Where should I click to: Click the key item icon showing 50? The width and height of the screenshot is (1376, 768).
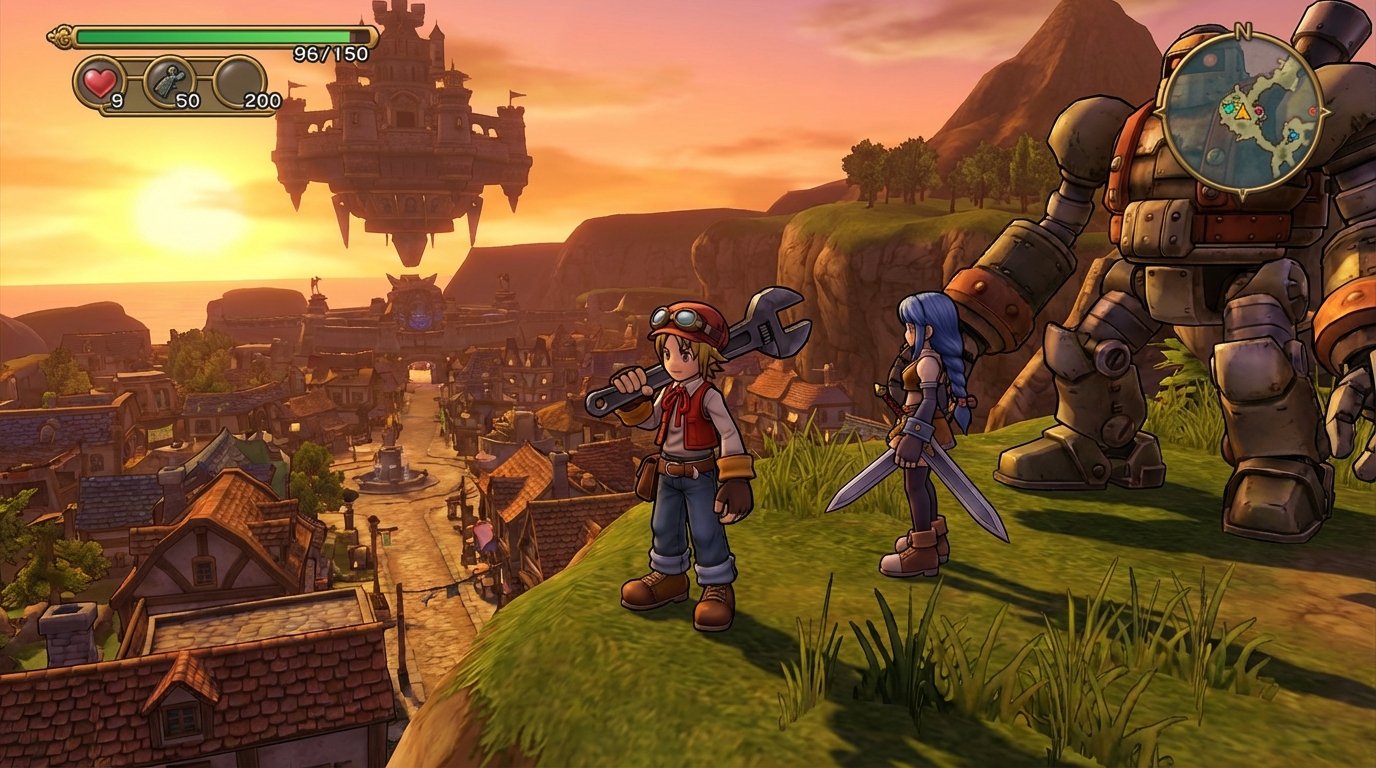coord(170,79)
